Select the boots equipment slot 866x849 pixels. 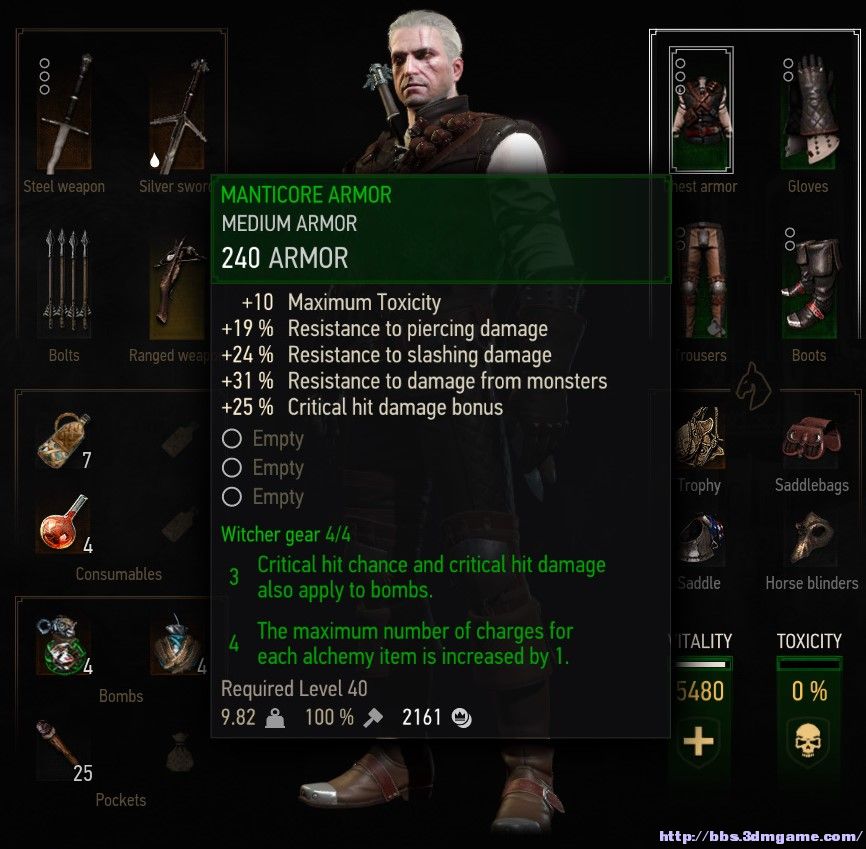[808, 282]
